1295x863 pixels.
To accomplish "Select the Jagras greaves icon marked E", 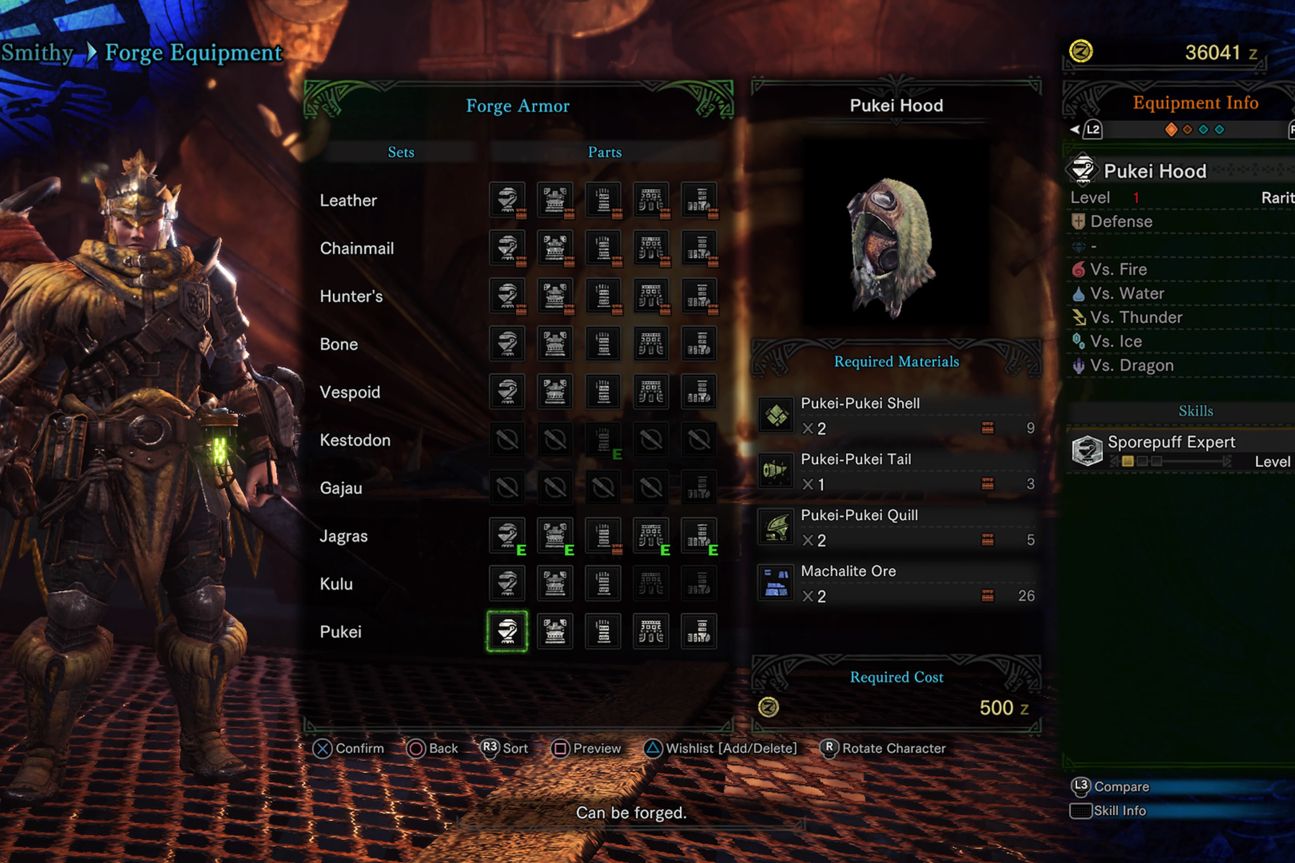I will [699, 535].
